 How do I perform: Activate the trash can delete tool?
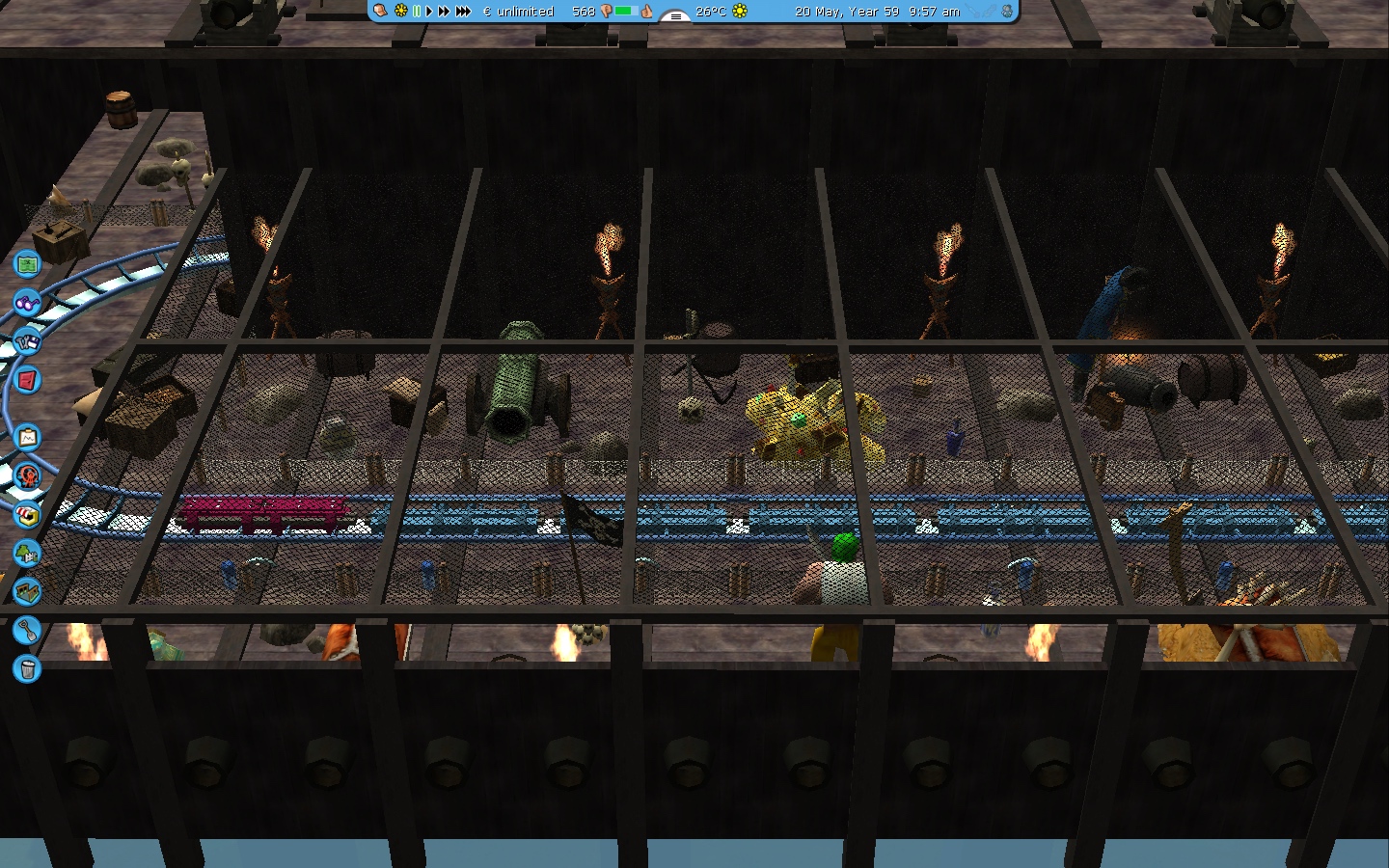coord(27,668)
